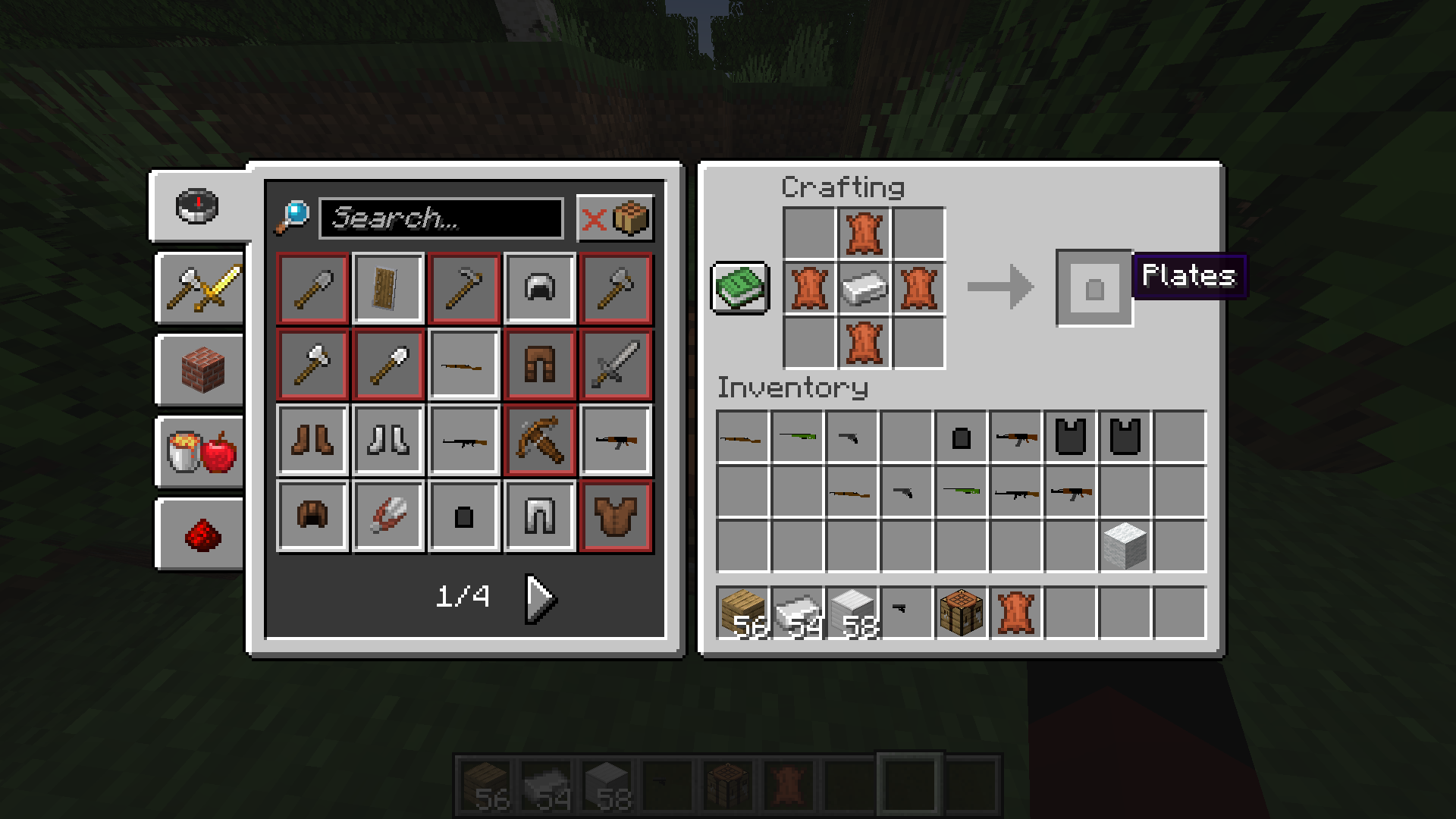Open the wooden shield recipe
Image resolution: width=1456 pixels, height=819 pixels.
click(388, 288)
